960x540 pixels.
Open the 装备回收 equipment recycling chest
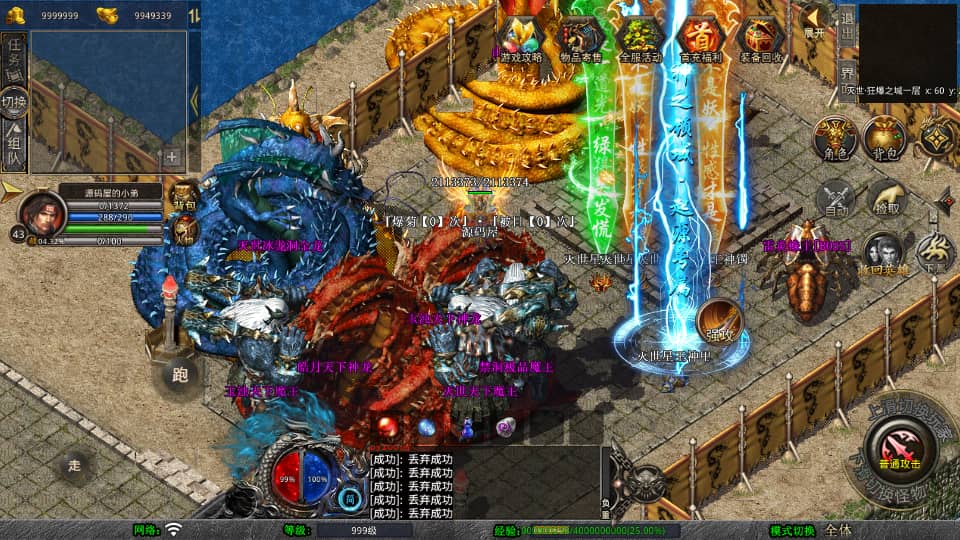(x=761, y=39)
